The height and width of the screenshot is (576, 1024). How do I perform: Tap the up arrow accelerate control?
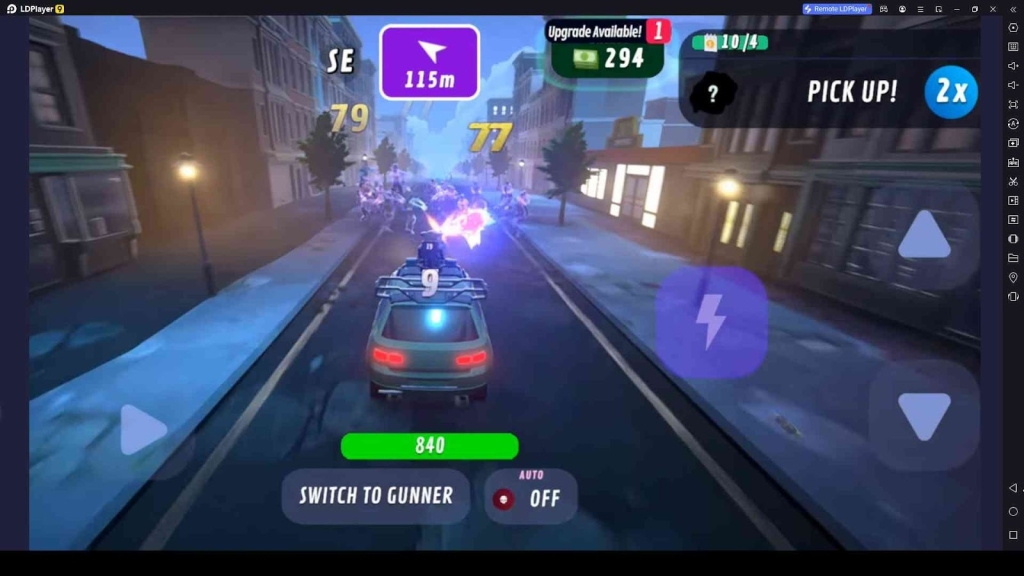point(923,236)
